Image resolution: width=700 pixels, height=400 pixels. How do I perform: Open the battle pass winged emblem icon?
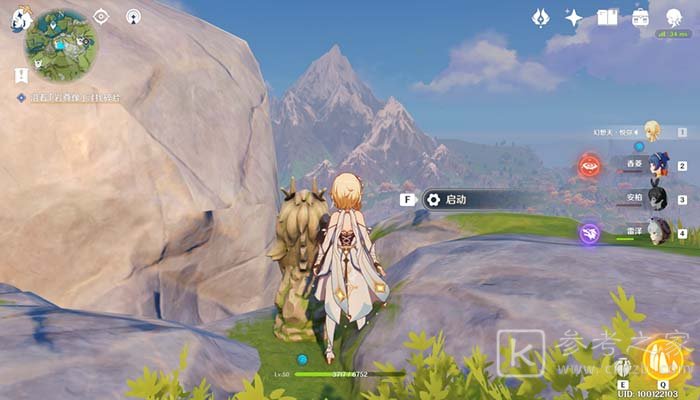tap(540, 17)
